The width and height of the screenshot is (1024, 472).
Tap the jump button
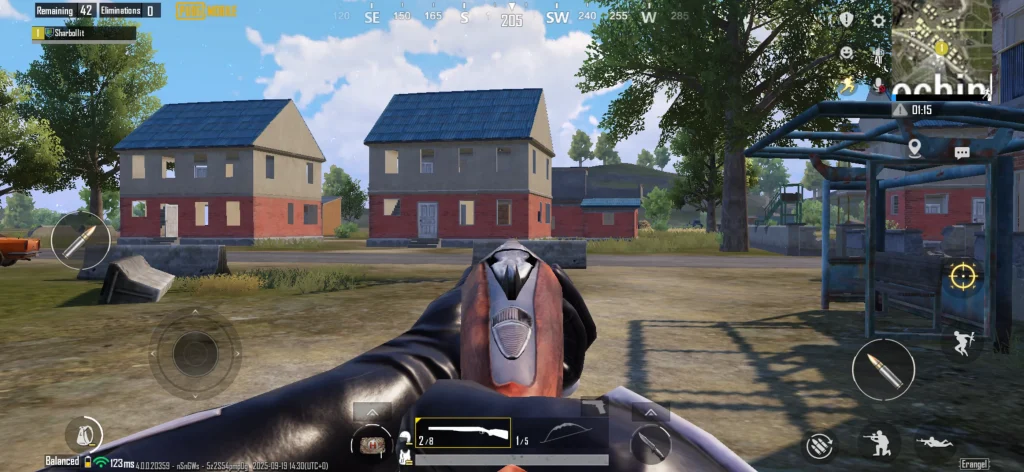point(964,340)
